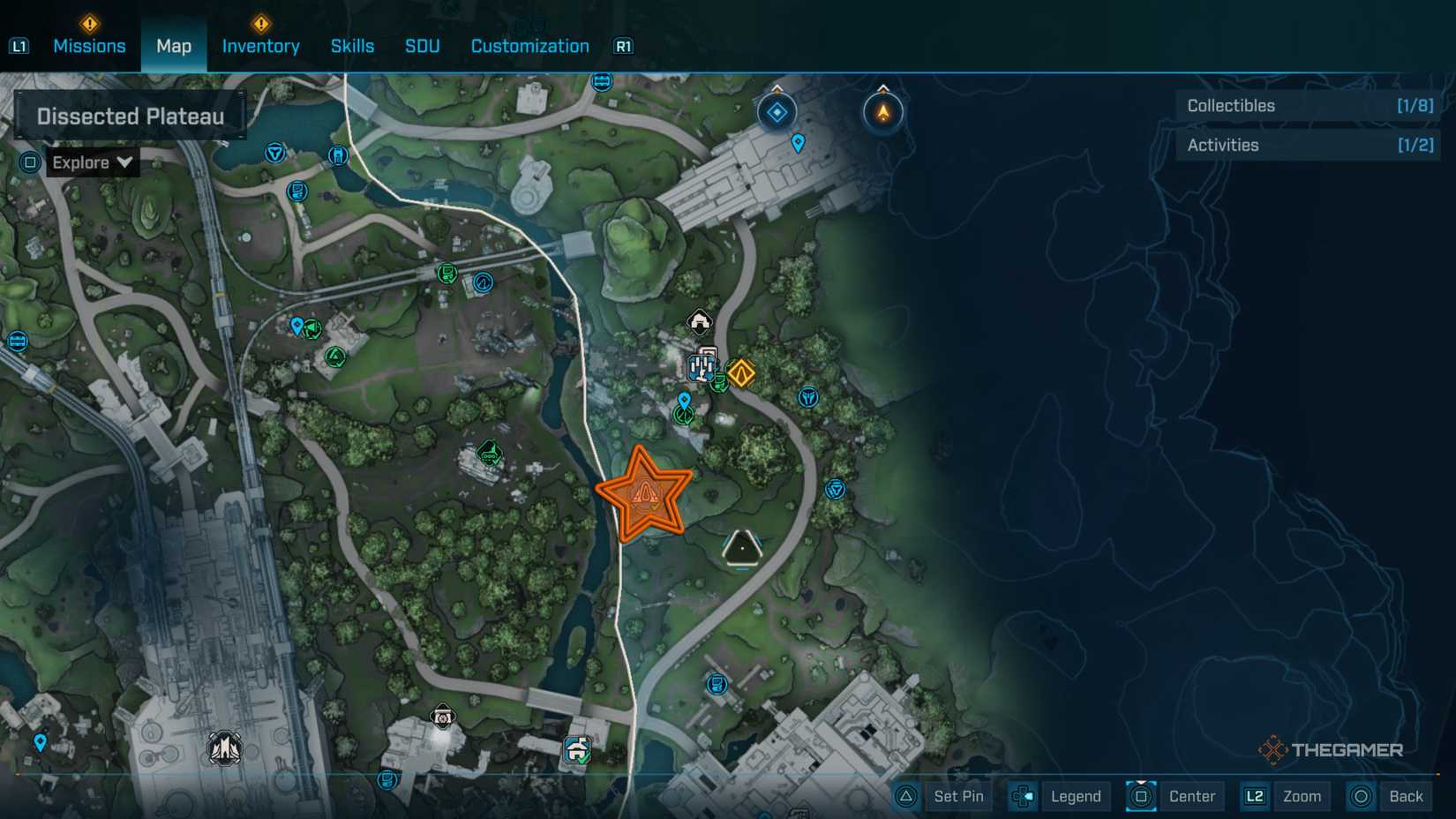Select the orange flame compass marker
This screenshot has height=819, width=1456.
[x=882, y=112]
